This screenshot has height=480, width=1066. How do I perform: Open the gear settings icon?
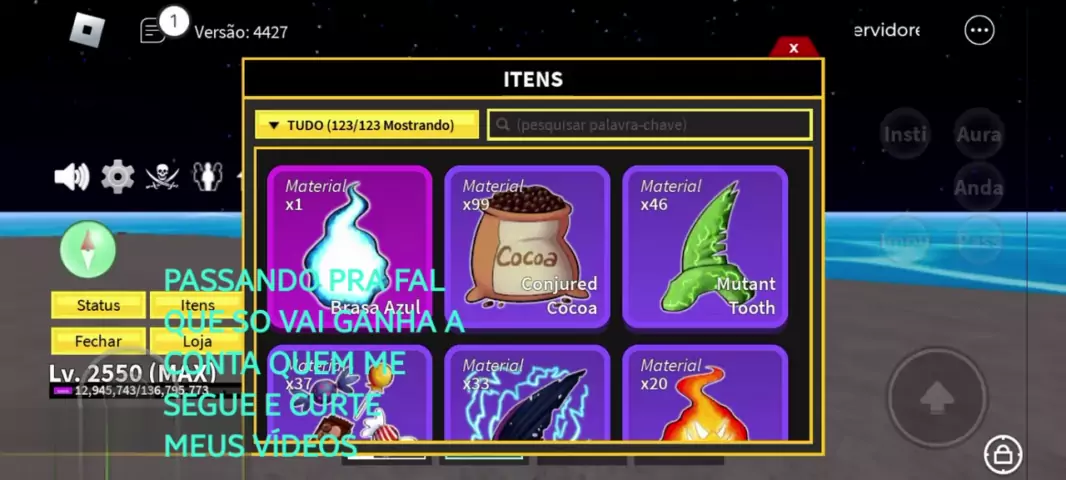pyautogui.click(x=117, y=177)
